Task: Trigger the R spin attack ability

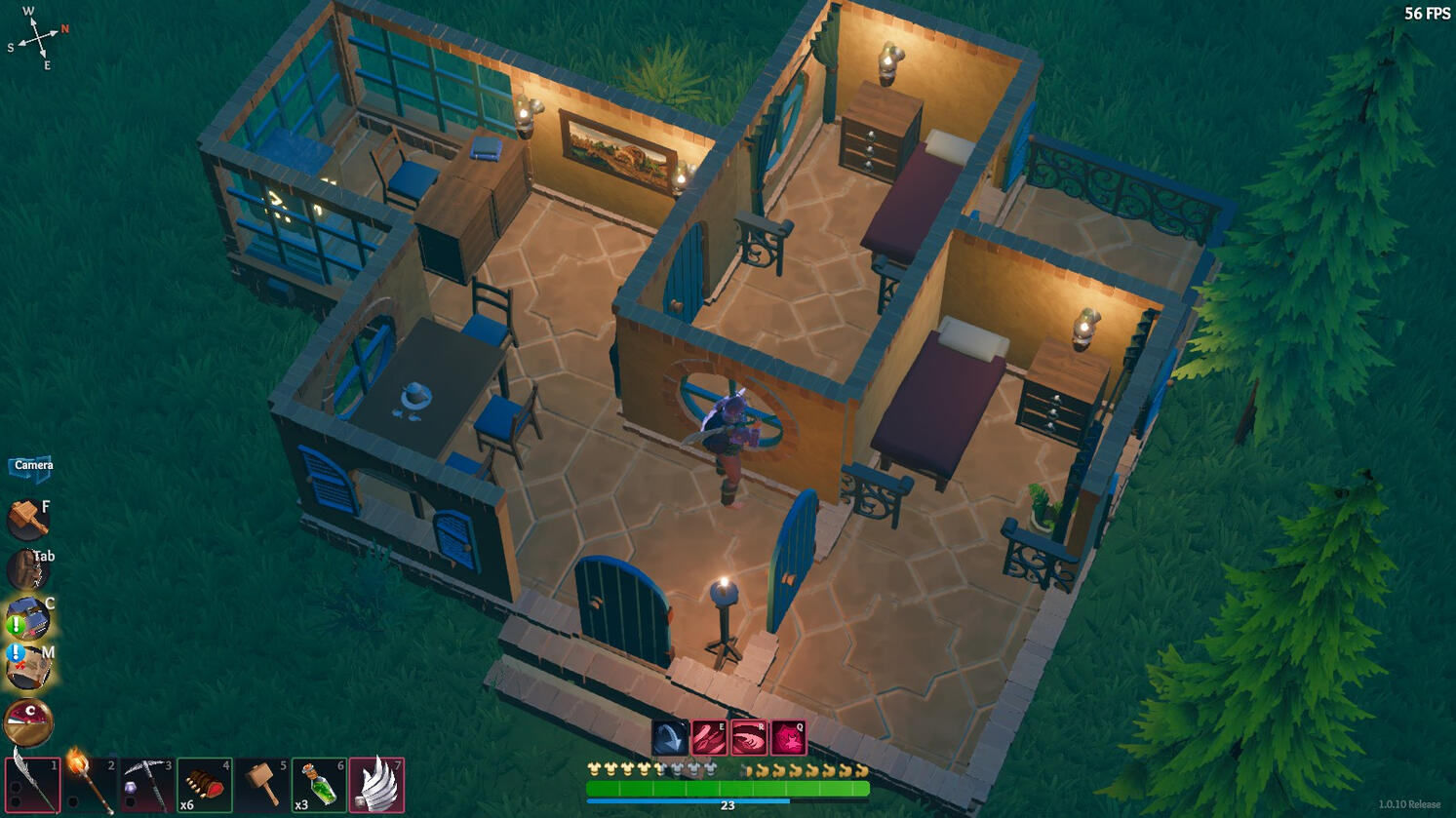Action: [751, 739]
